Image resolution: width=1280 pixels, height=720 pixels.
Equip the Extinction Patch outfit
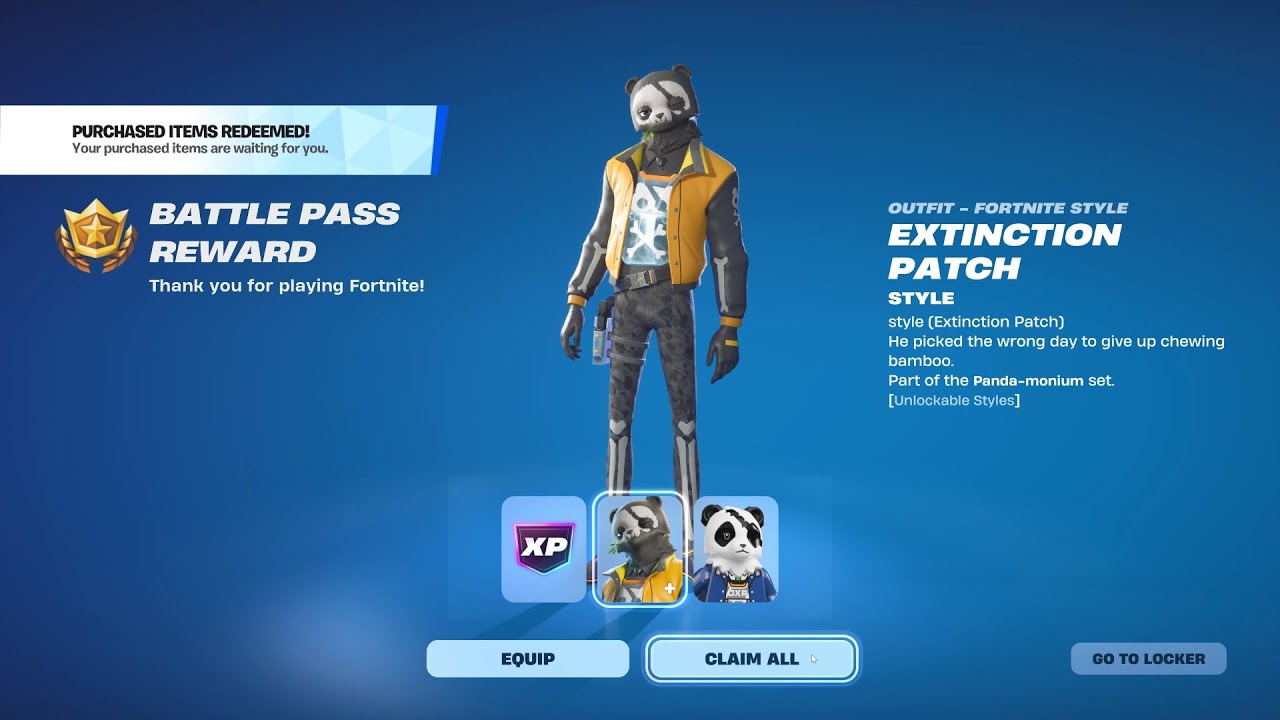[x=527, y=659]
